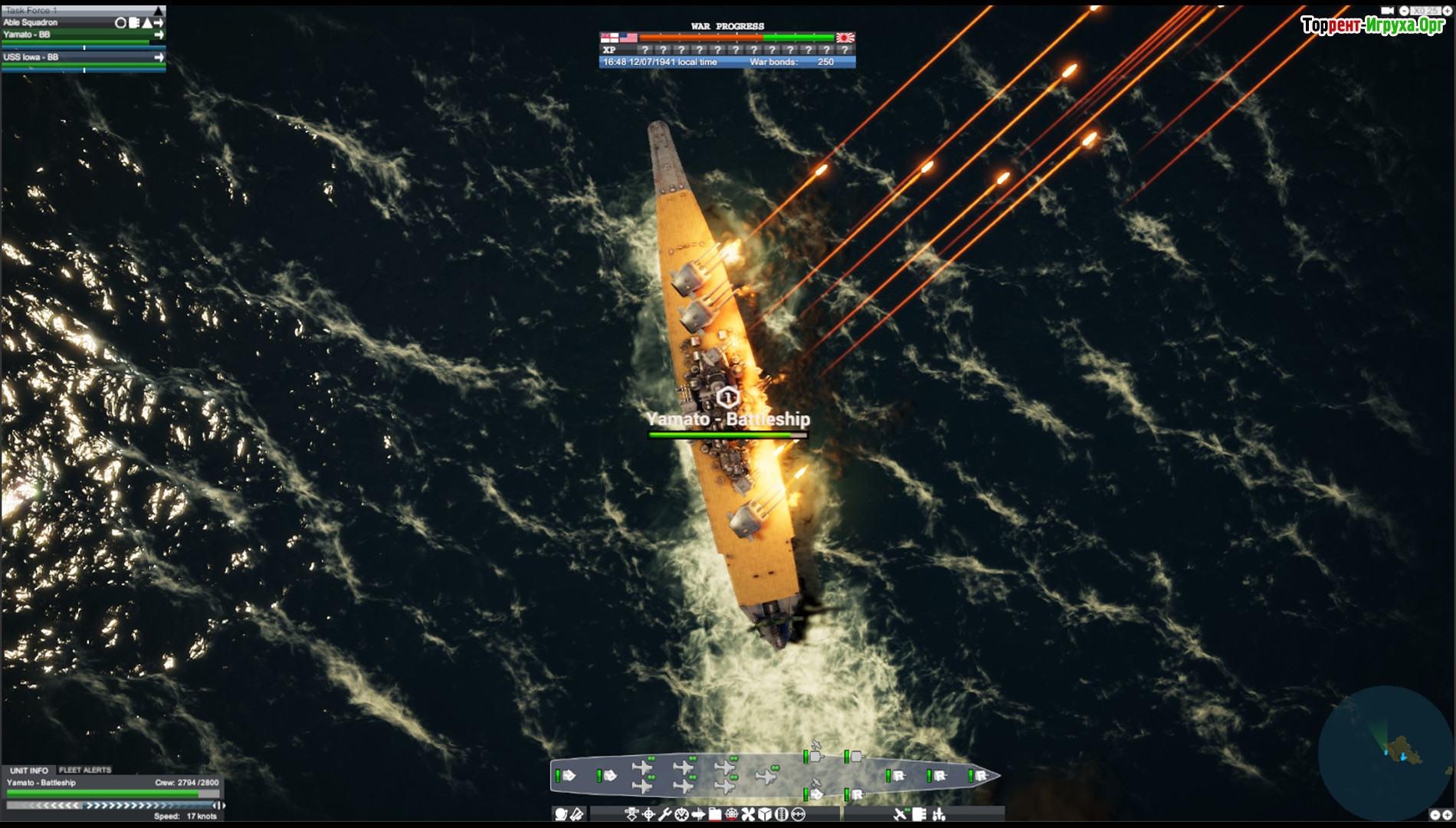
Task: Select the USS Iowa - BB row
Action: (77, 58)
